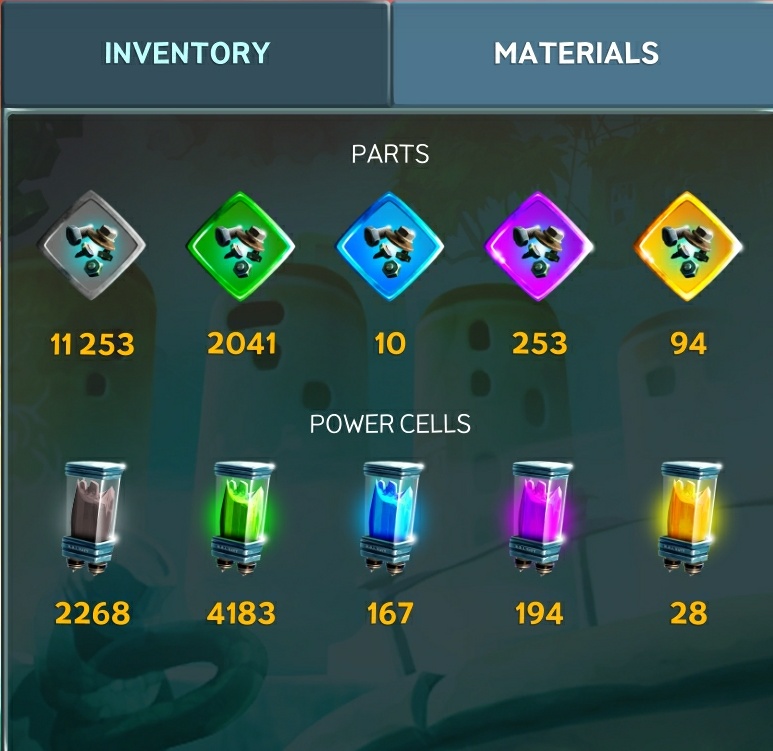Select the purple parts icon
The image size is (773, 751).
click(x=539, y=245)
